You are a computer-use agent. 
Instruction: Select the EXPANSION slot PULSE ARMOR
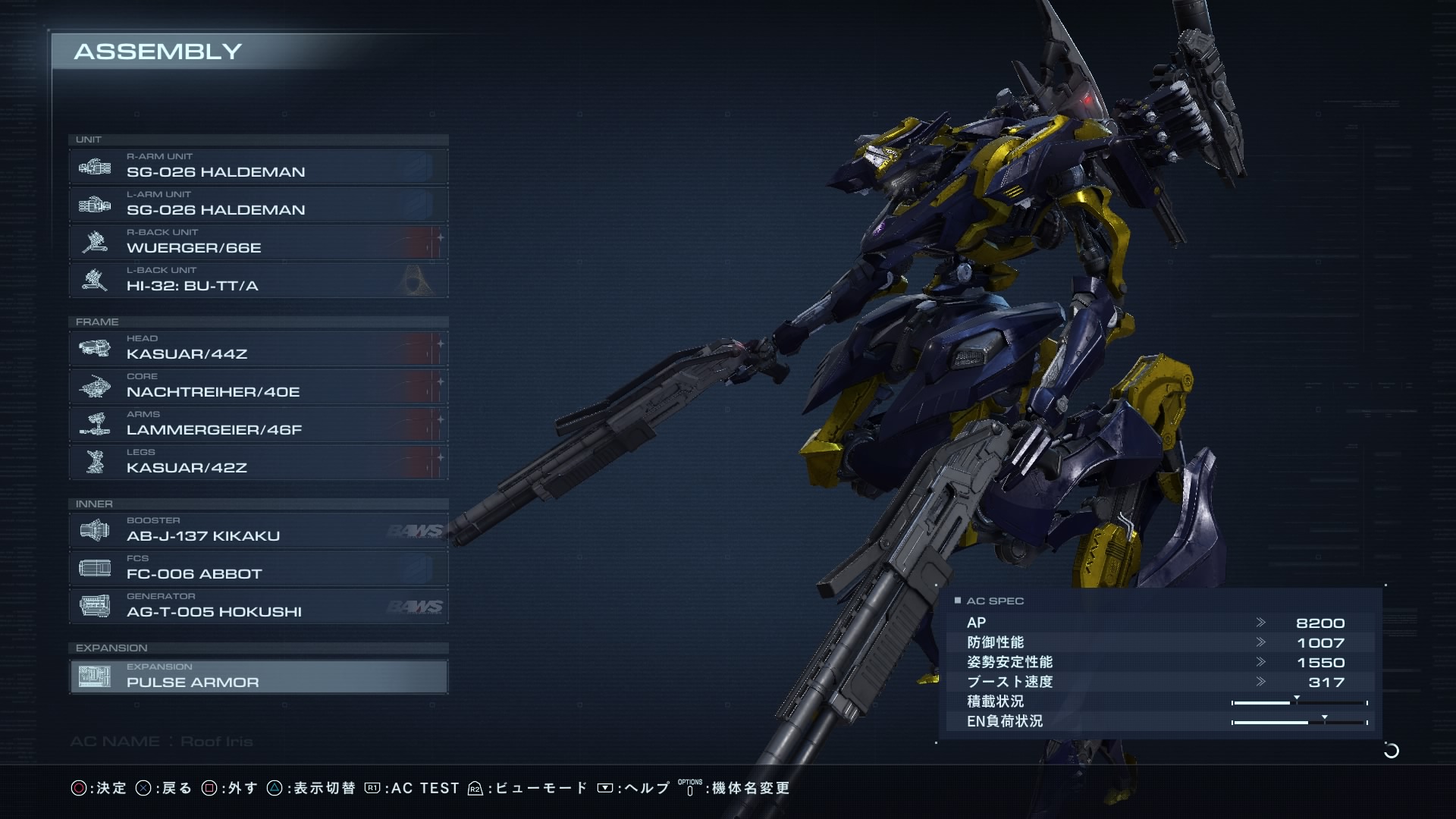[x=258, y=676]
